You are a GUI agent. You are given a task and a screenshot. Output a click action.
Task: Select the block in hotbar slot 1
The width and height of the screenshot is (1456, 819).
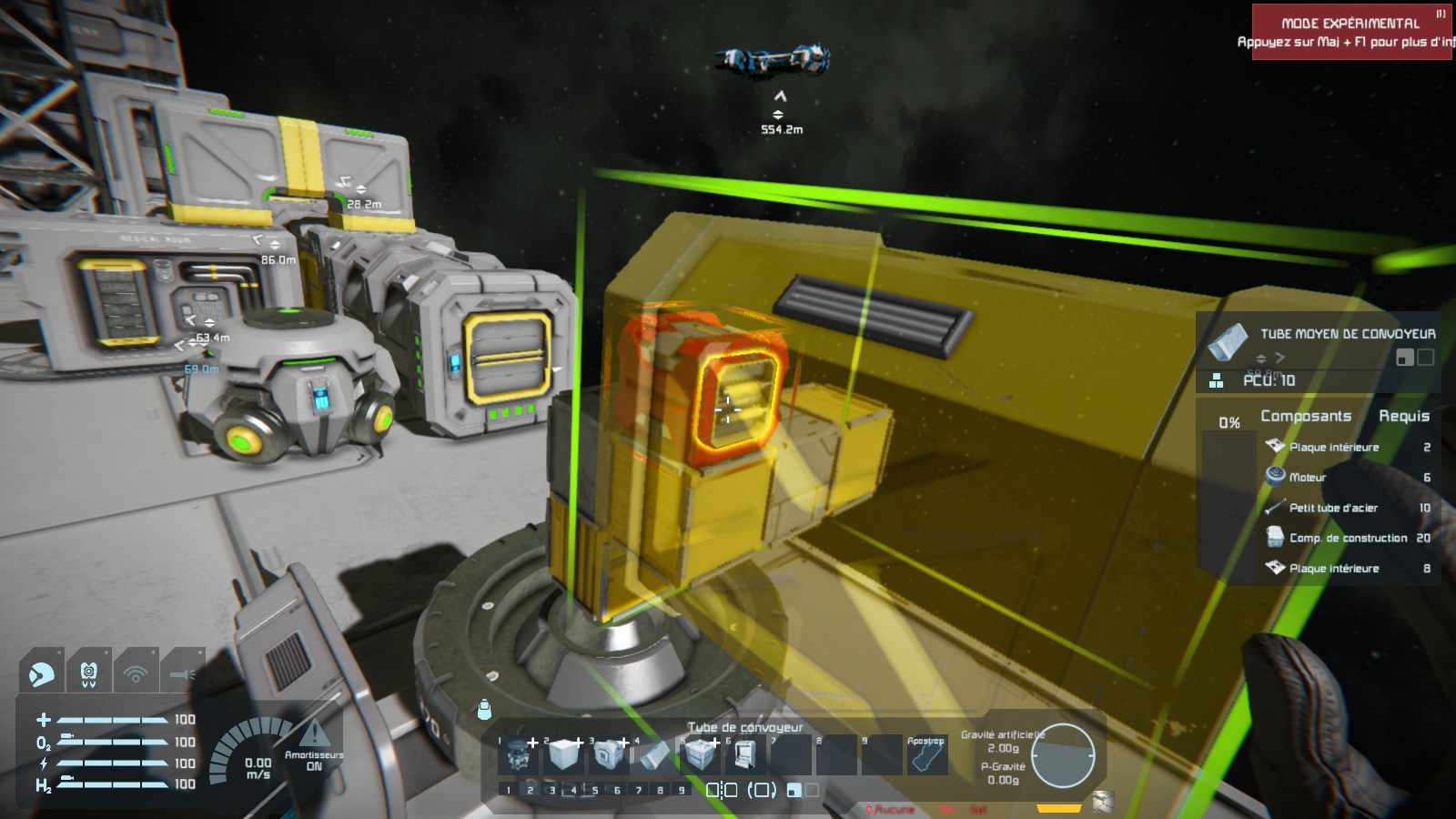519,754
